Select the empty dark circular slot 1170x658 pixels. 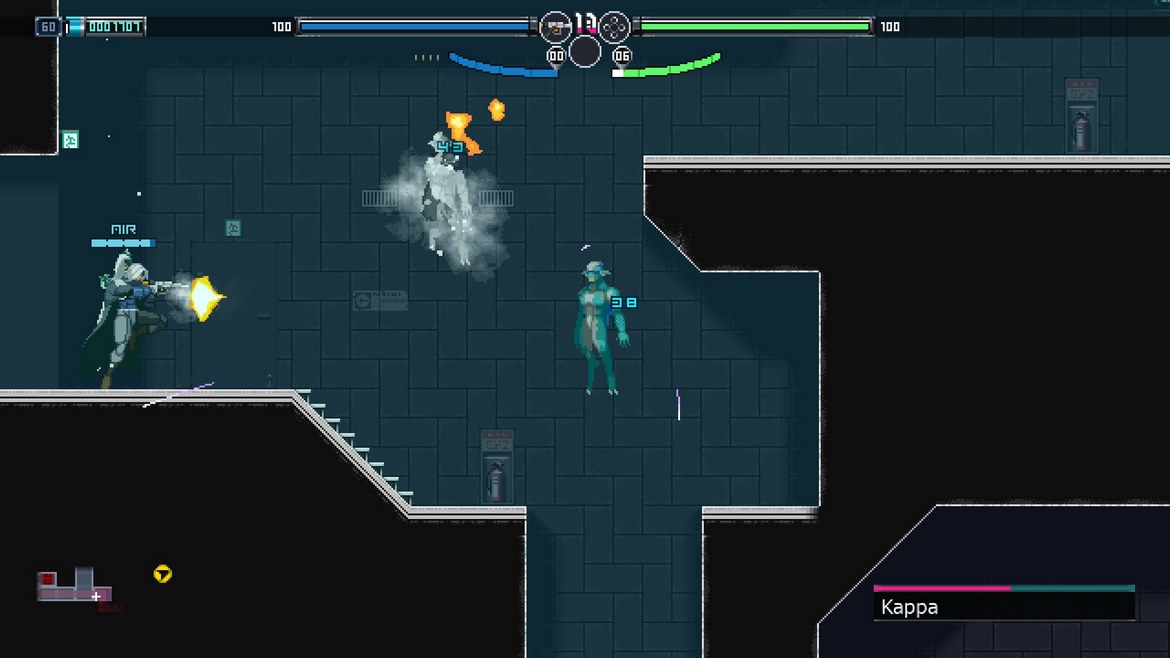click(585, 52)
